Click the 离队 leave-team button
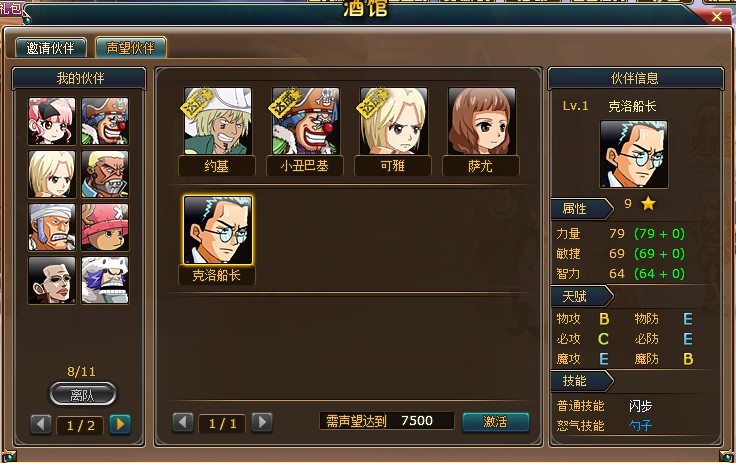 click(x=82, y=394)
